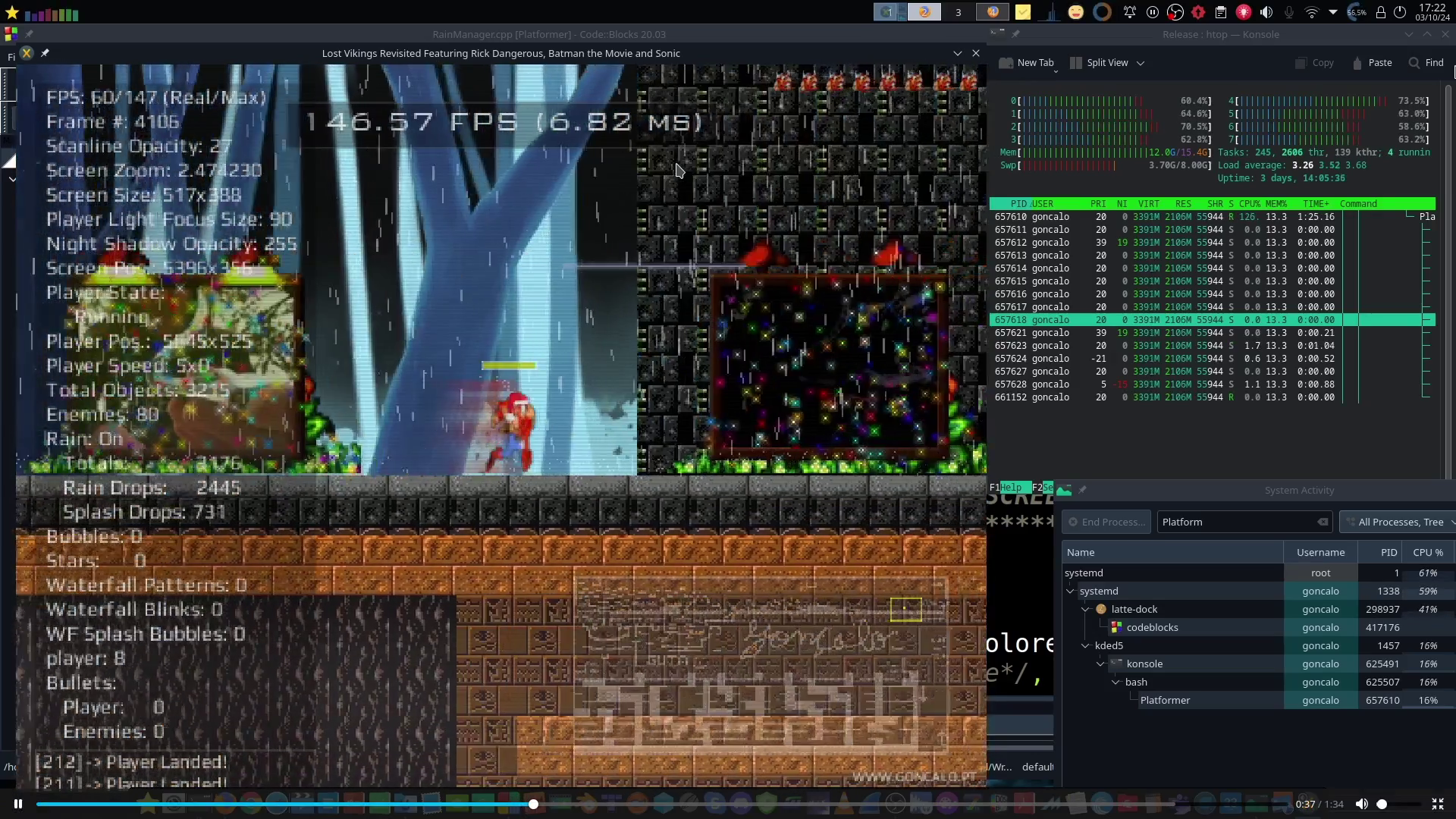Pause the video playback

[18, 804]
